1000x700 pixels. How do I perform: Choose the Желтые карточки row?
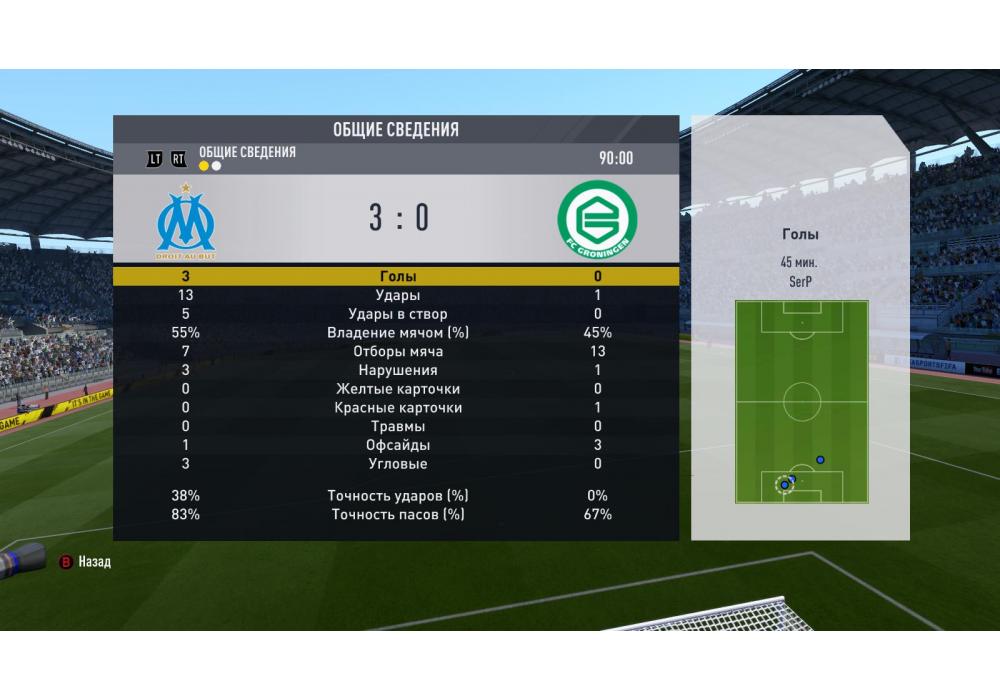[x=397, y=389]
